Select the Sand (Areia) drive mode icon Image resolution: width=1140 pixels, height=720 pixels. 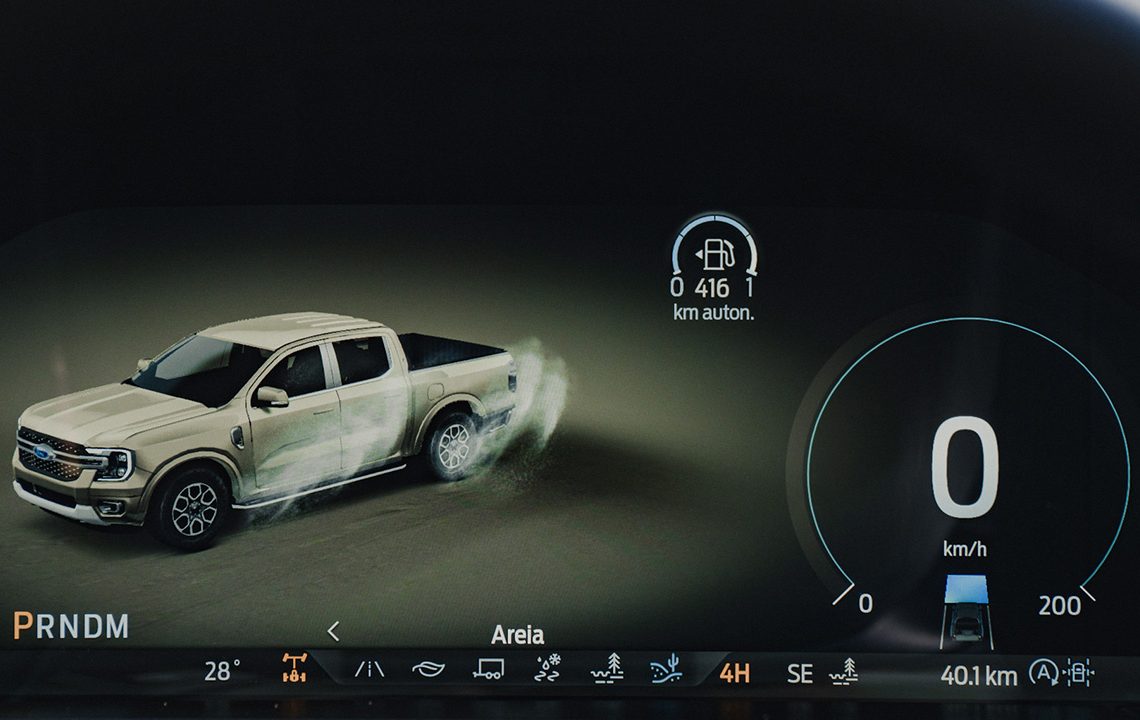point(665,669)
